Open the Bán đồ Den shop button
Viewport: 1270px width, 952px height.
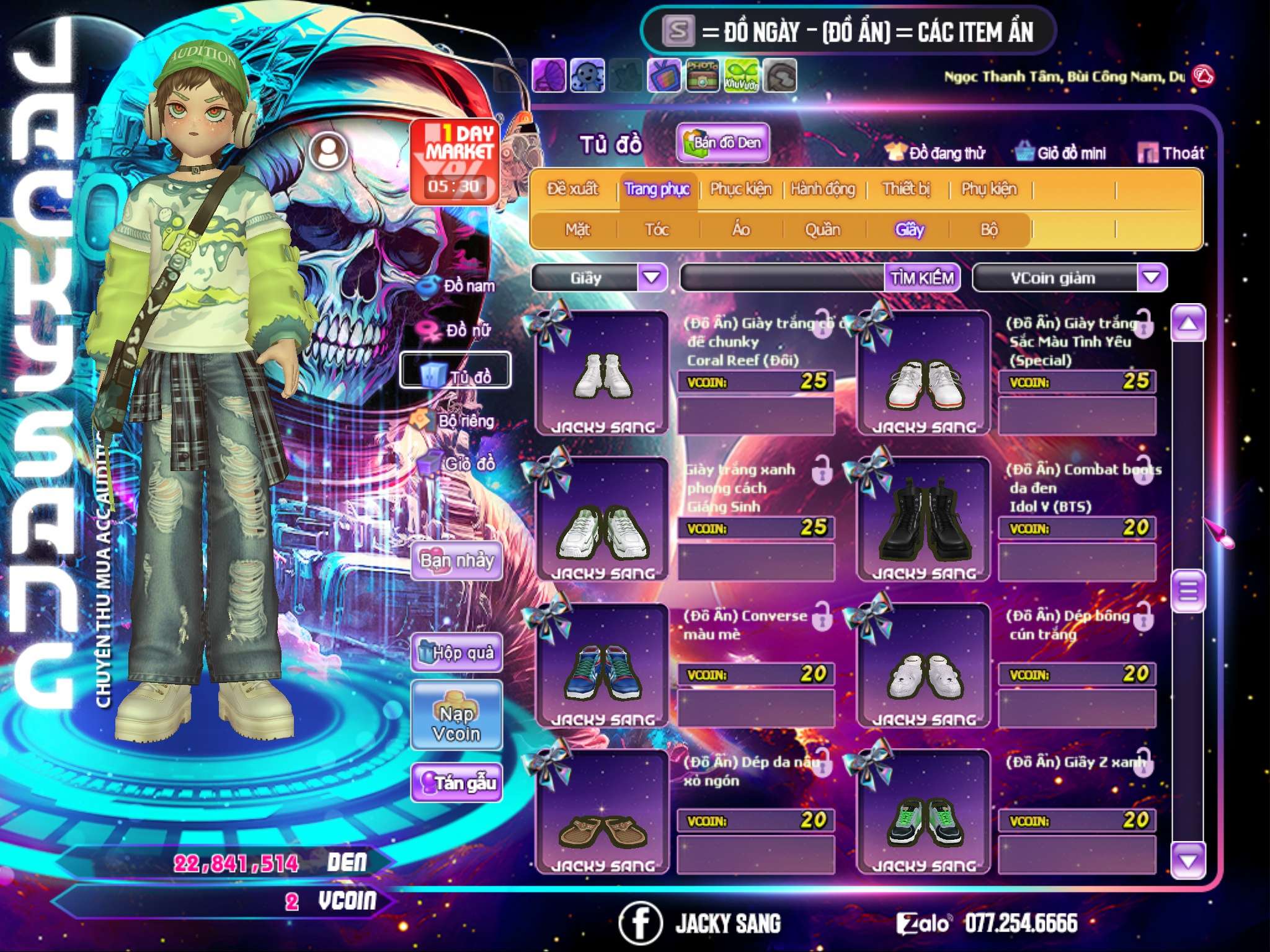click(x=722, y=143)
